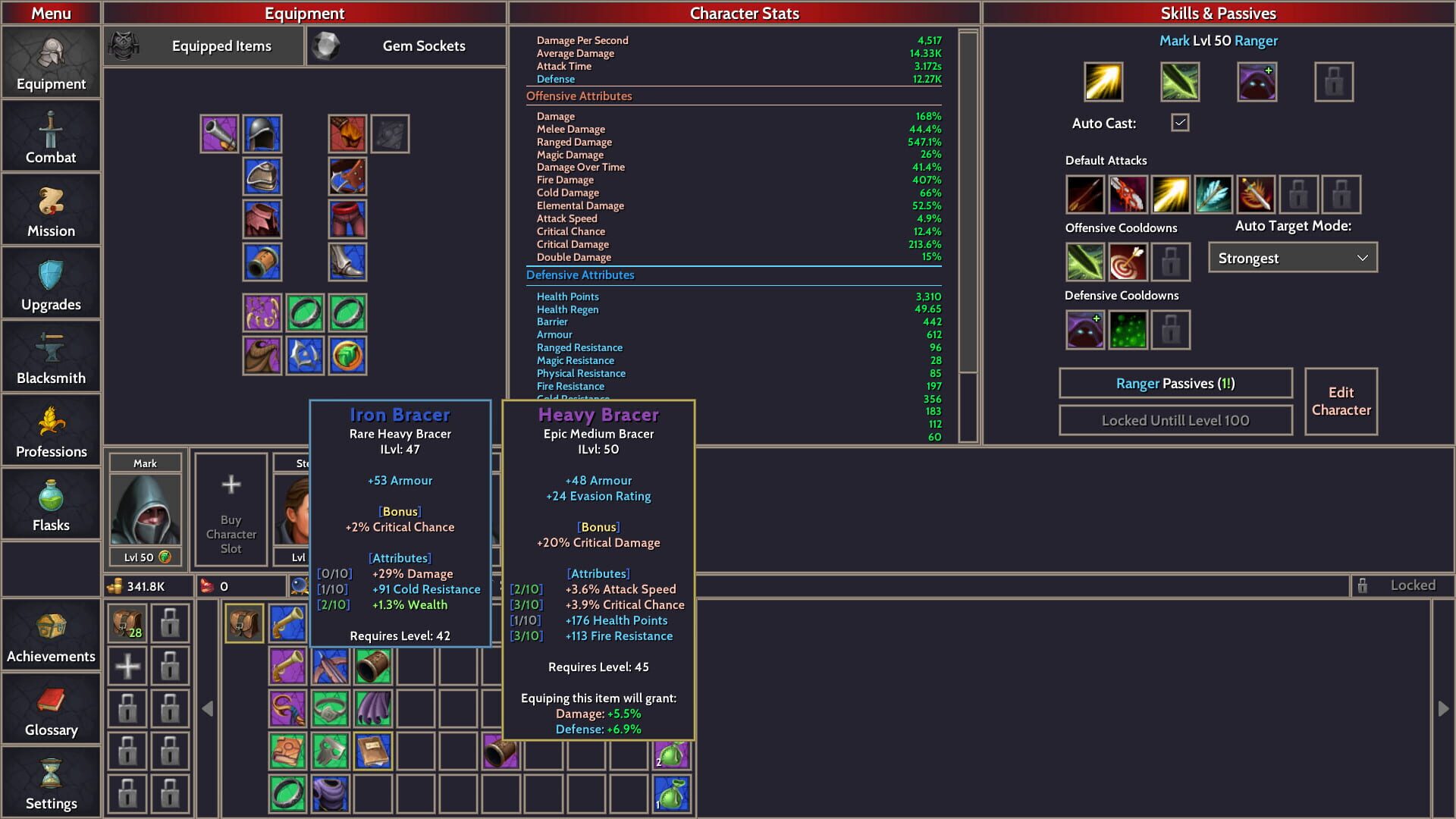Open the Mission menu entry

click(50, 209)
